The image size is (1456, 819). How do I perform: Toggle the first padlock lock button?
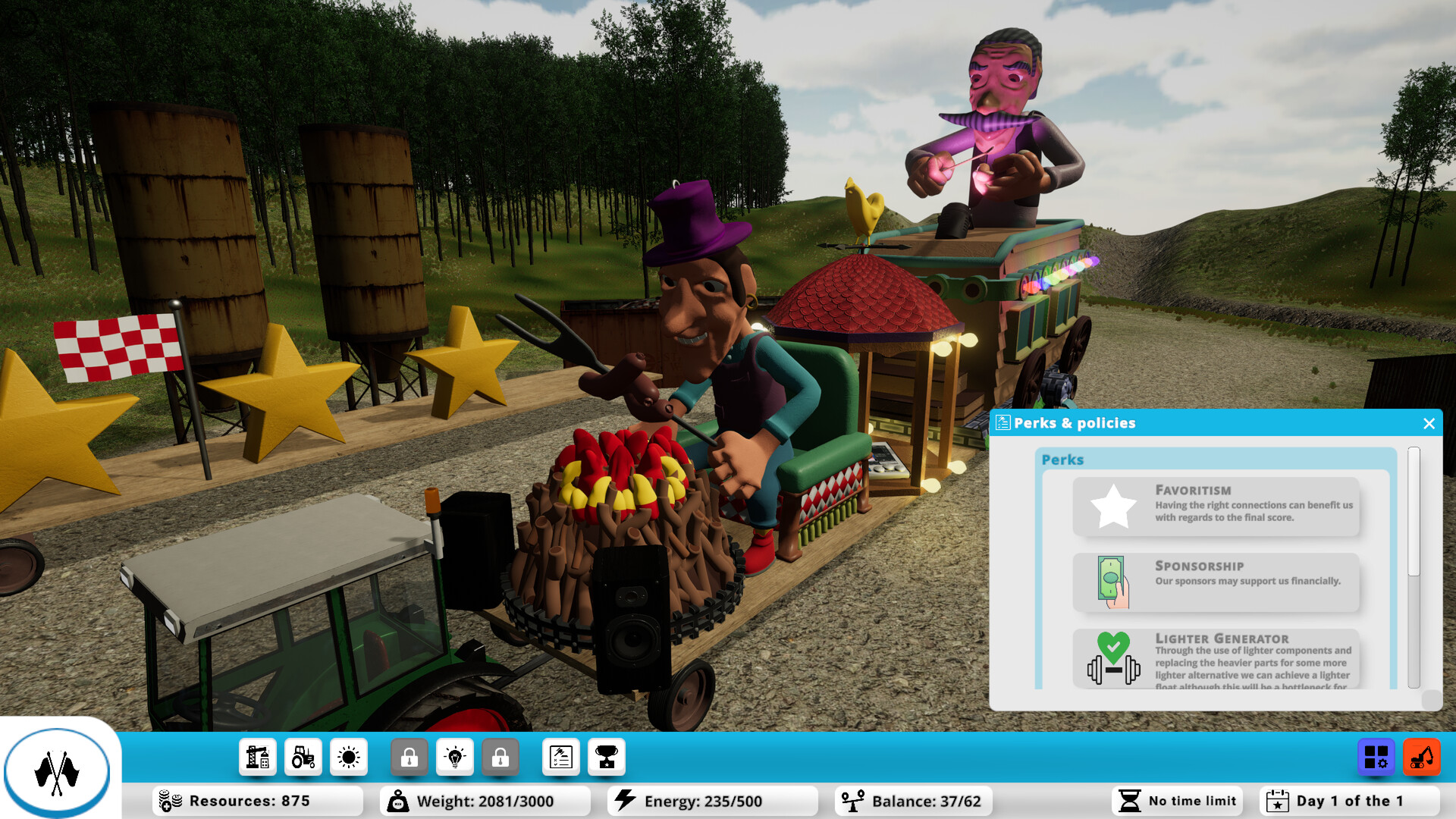coord(409,756)
